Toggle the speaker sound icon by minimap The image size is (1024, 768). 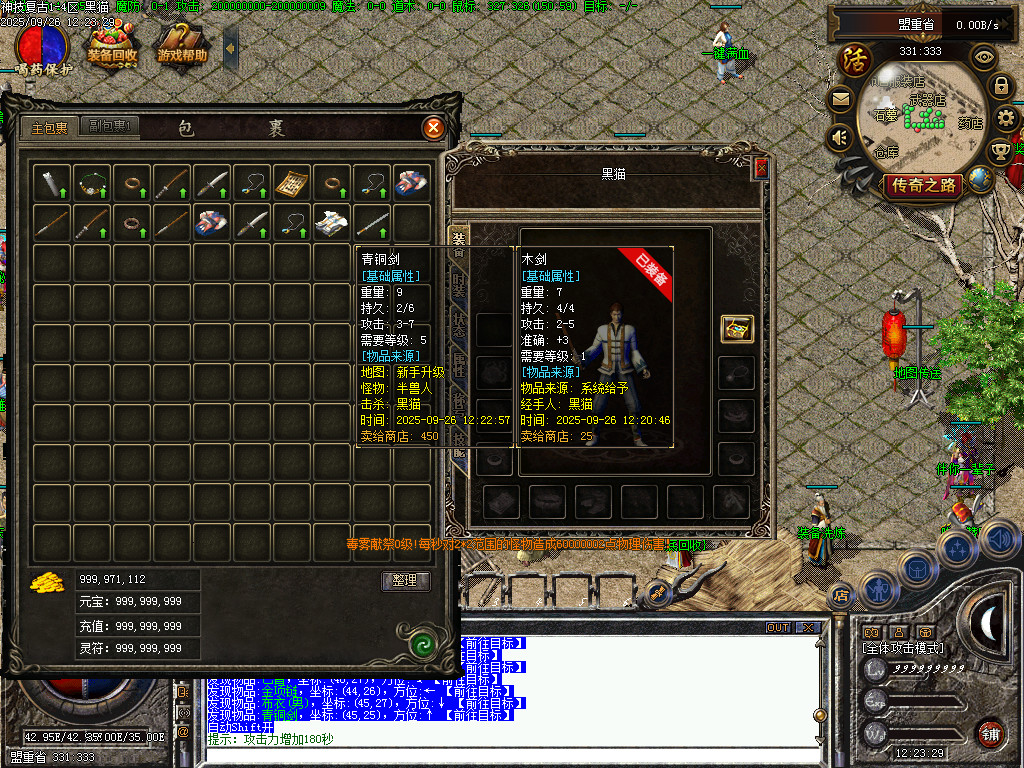tap(839, 136)
